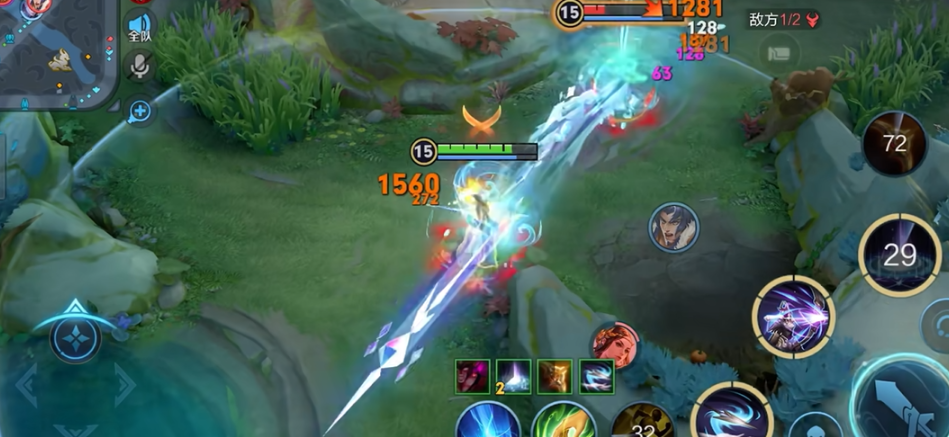Viewport: 949px width, 437px height.
Task: Select the golden warrior buff icon
Action: (555, 377)
